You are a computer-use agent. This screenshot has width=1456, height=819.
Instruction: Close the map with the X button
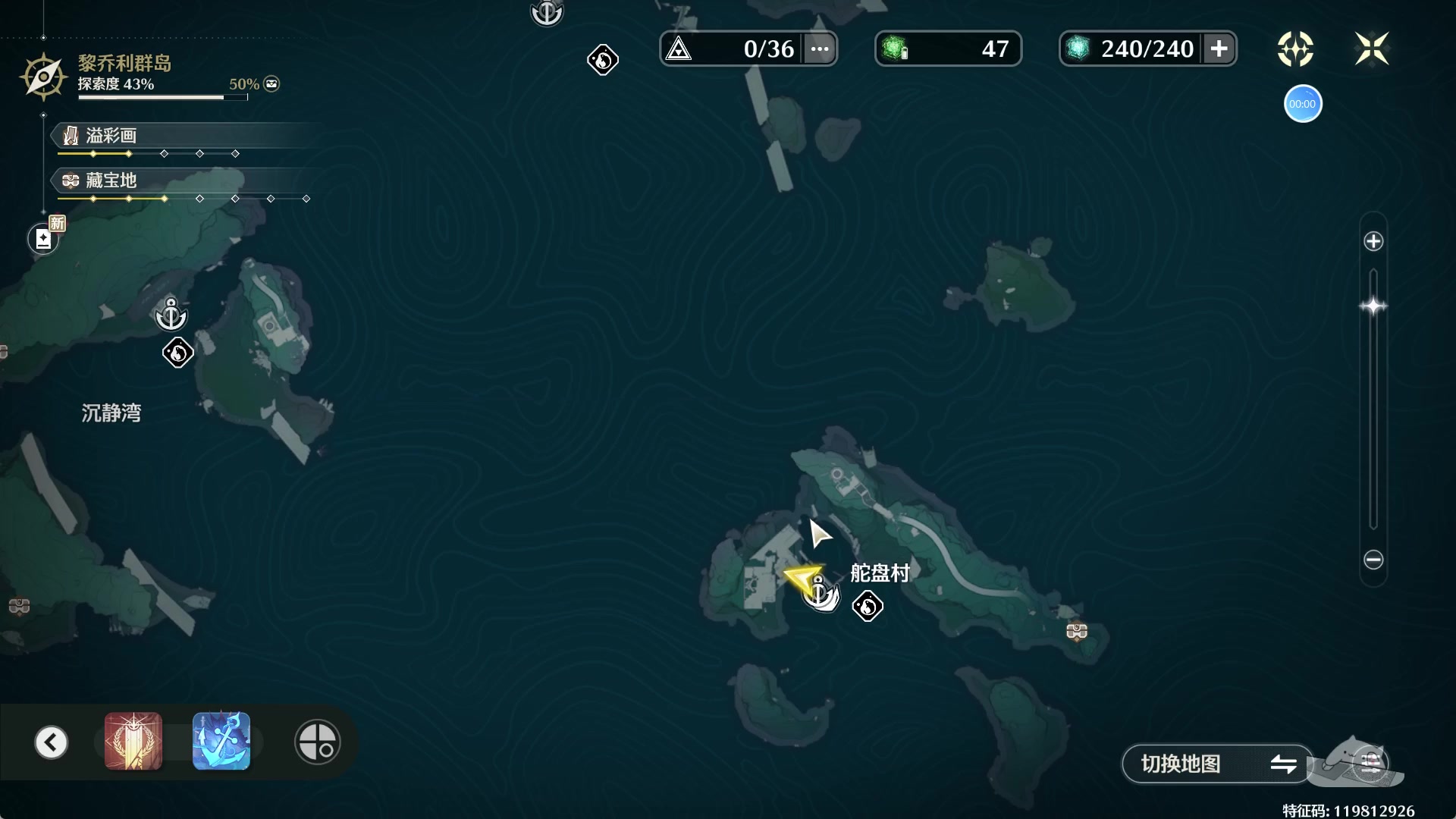1371,49
